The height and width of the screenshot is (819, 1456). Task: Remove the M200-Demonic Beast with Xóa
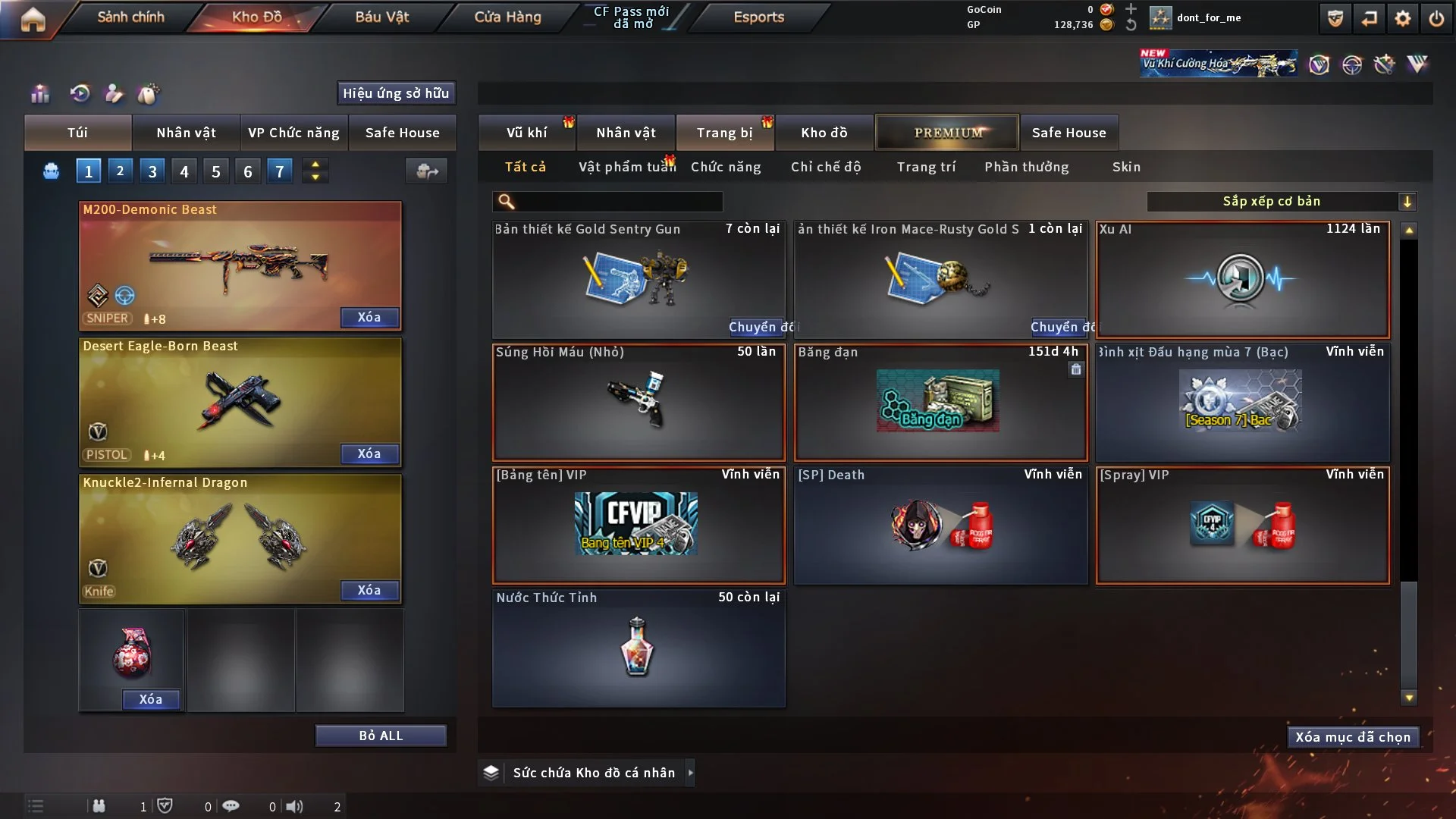369,317
